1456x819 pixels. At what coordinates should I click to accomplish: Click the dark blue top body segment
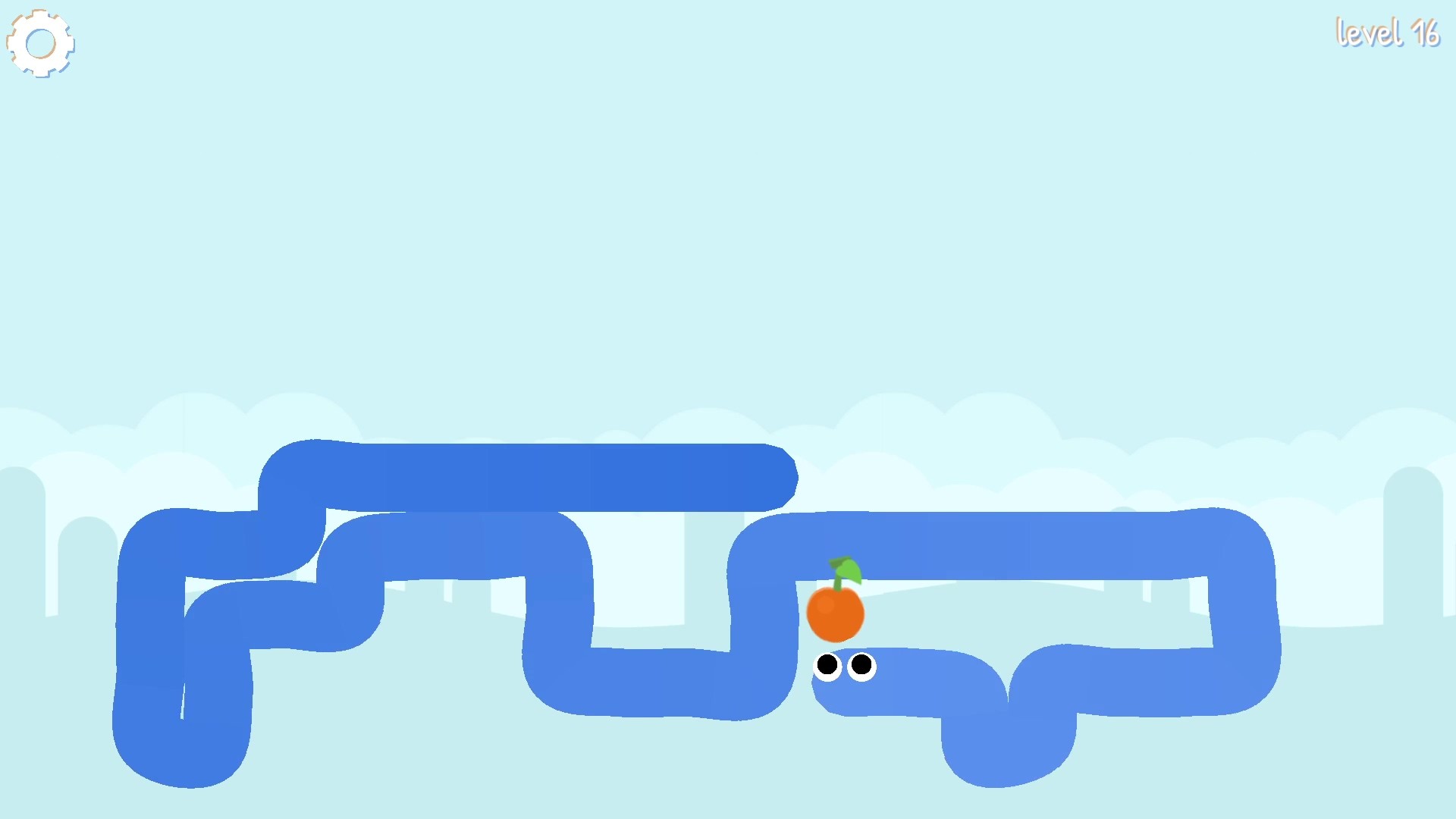click(531, 470)
